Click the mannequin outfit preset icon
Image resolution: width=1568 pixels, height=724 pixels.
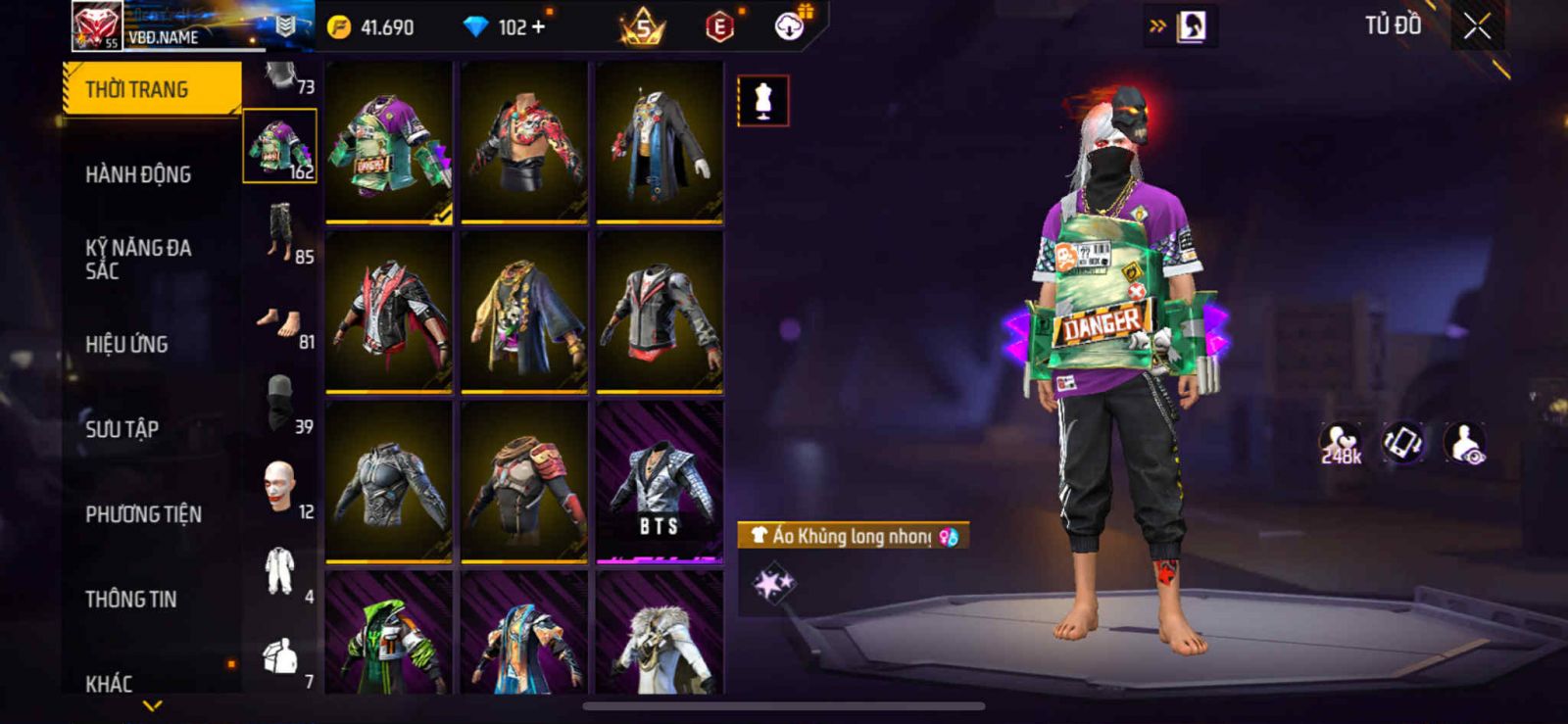tap(762, 100)
